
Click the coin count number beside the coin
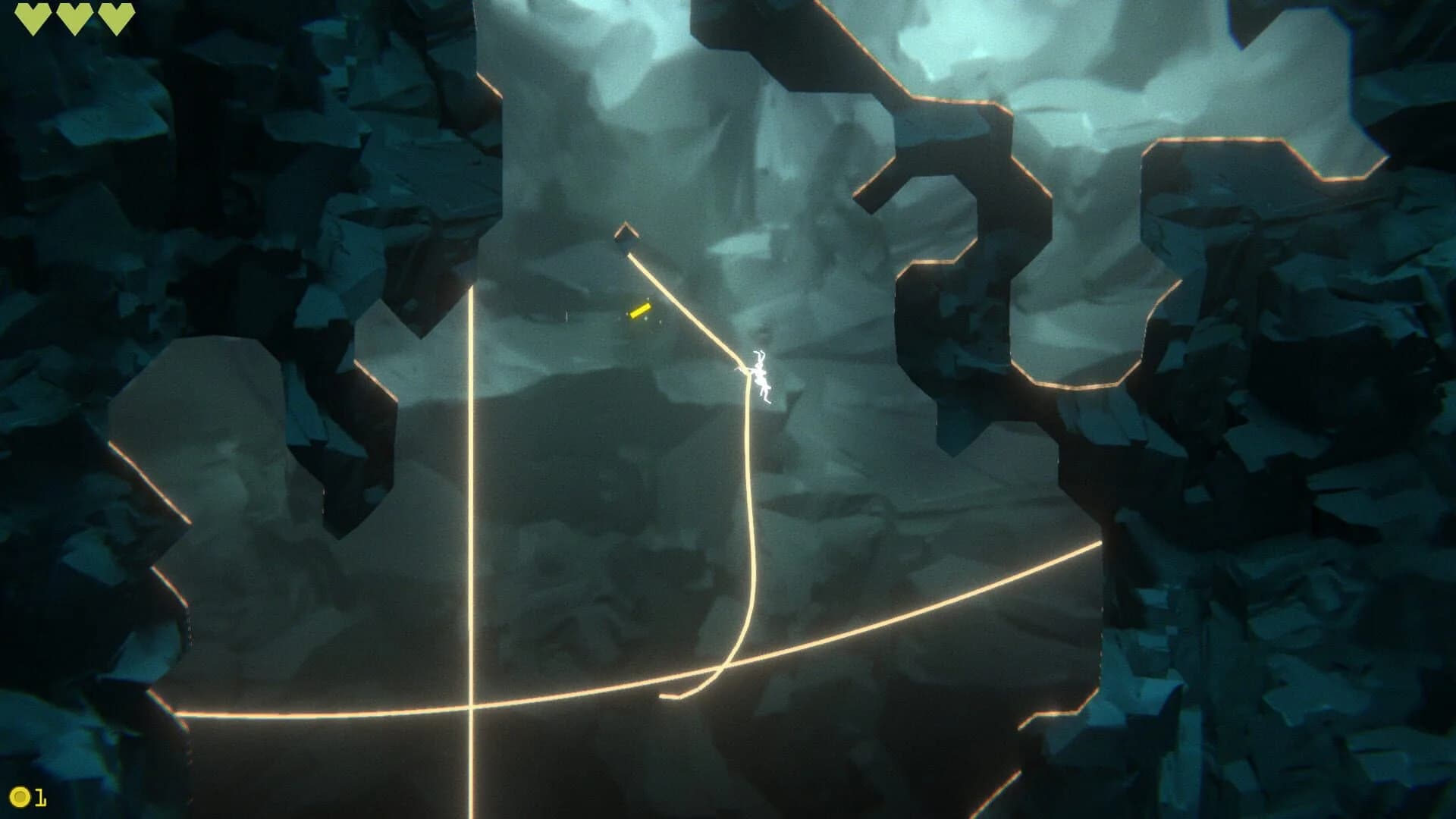(42, 796)
